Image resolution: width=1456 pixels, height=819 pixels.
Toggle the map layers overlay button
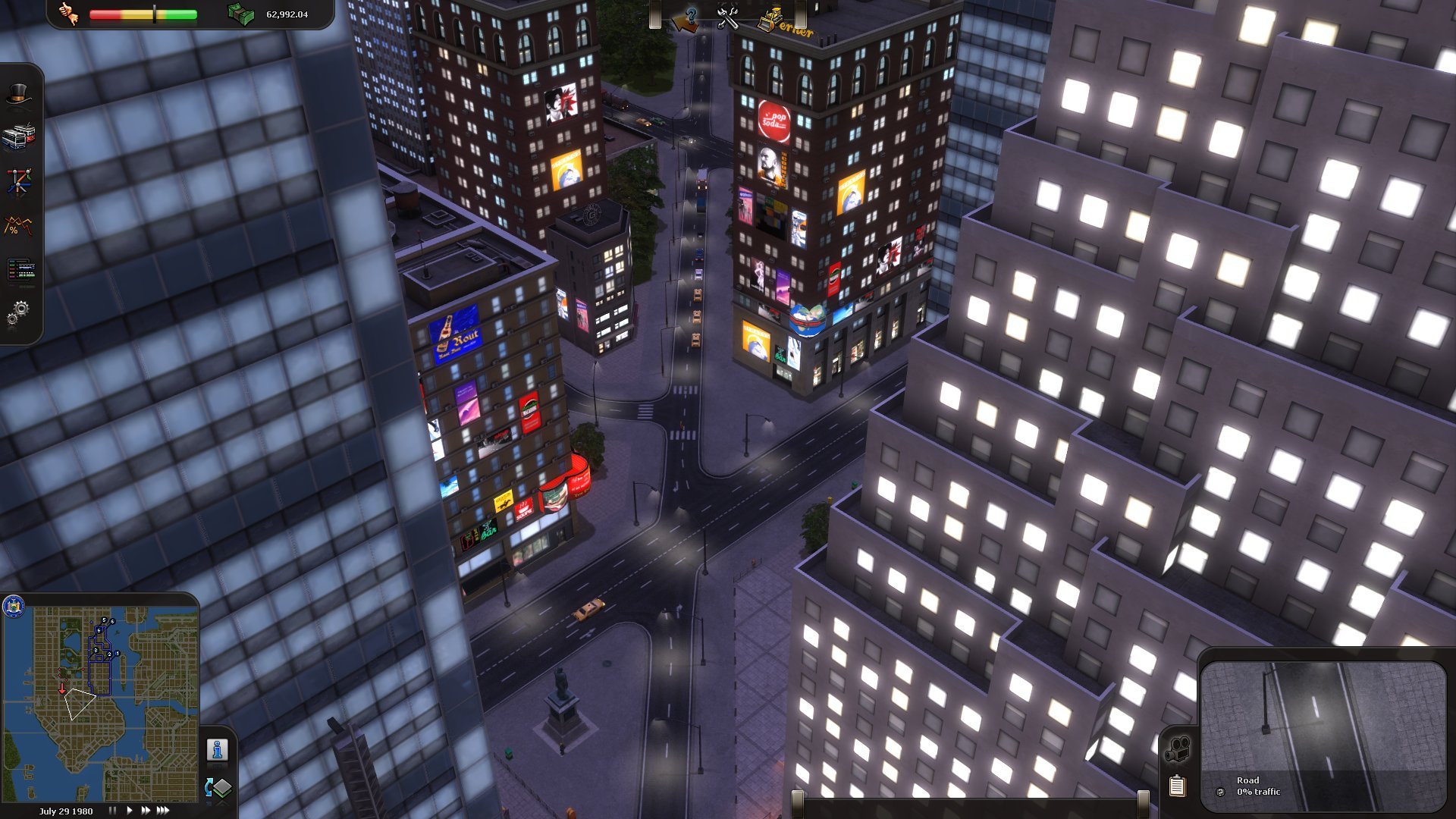[218, 789]
